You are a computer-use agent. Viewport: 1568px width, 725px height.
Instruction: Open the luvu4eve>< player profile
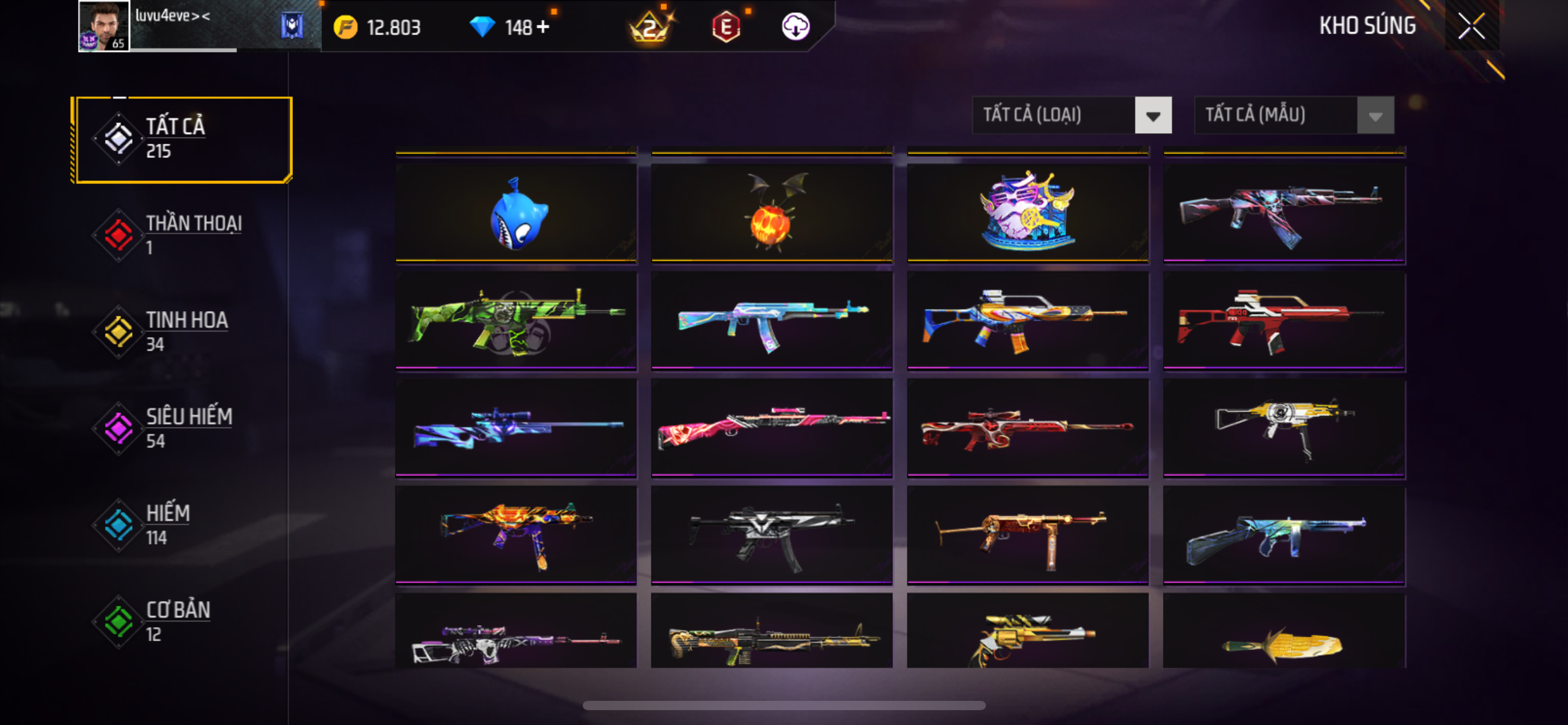coord(104,26)
